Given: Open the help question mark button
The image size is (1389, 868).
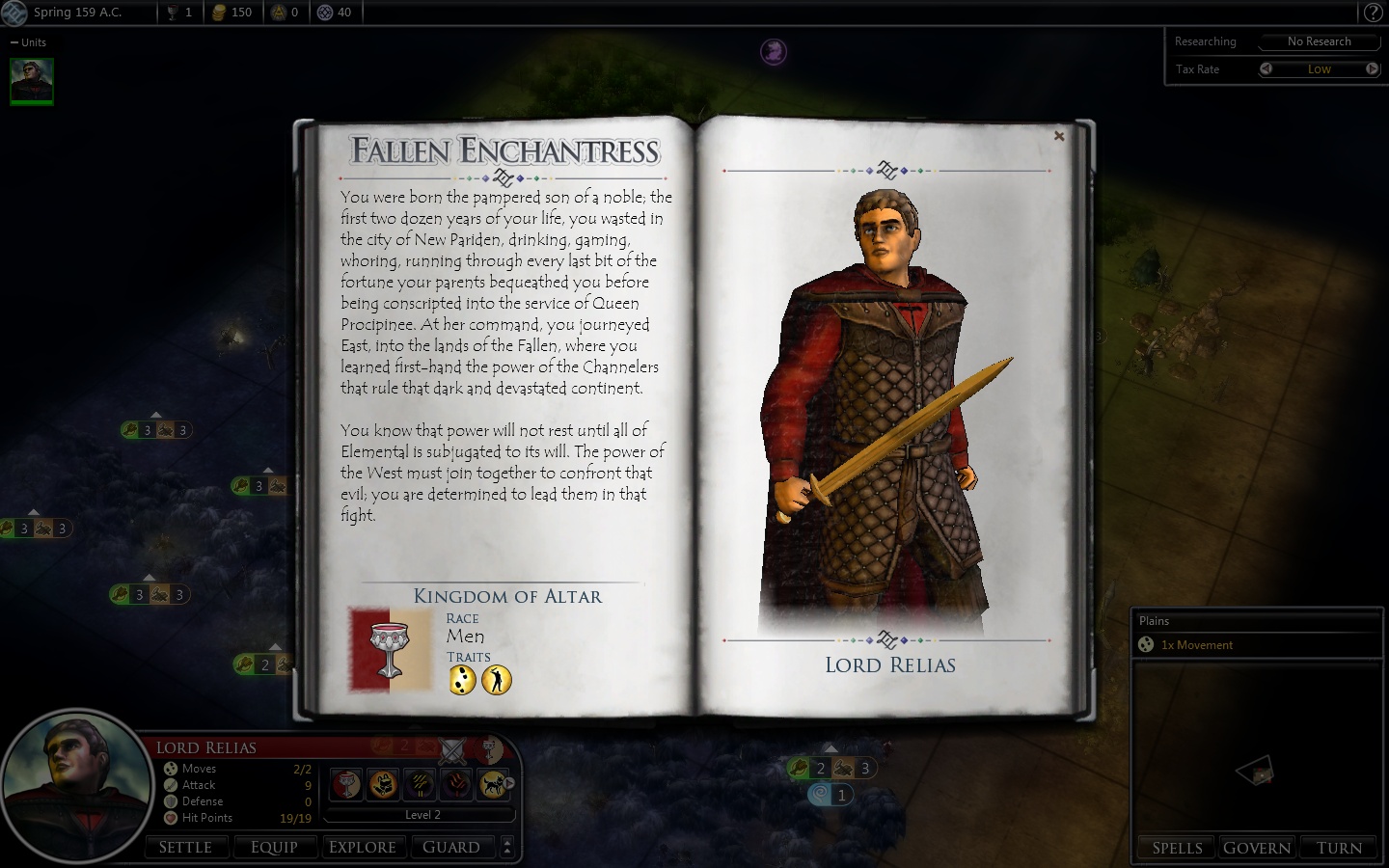Looking at the screenshot, I should point(1373,13).
